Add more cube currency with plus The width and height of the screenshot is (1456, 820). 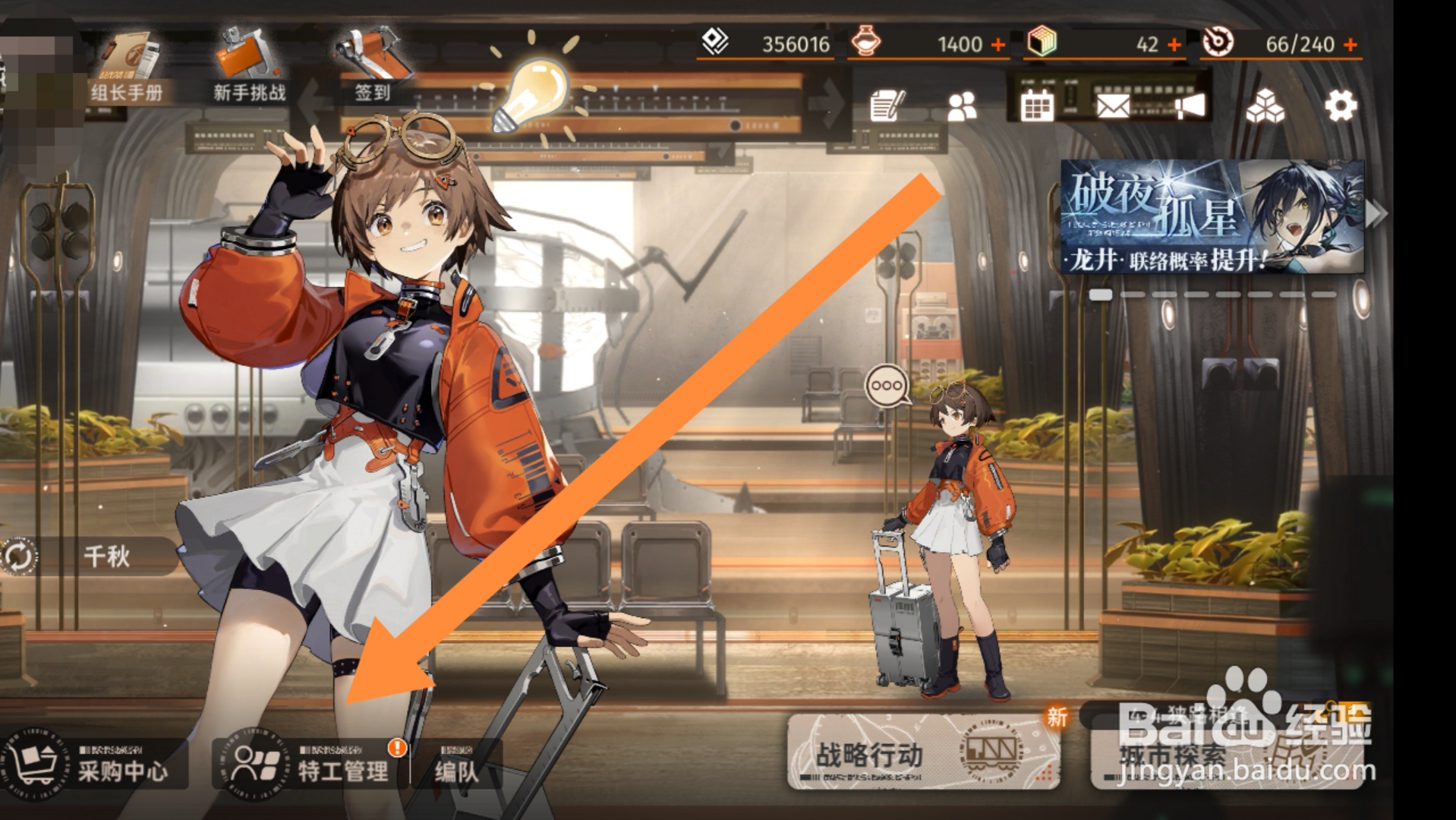click(x=1174, y=45)
